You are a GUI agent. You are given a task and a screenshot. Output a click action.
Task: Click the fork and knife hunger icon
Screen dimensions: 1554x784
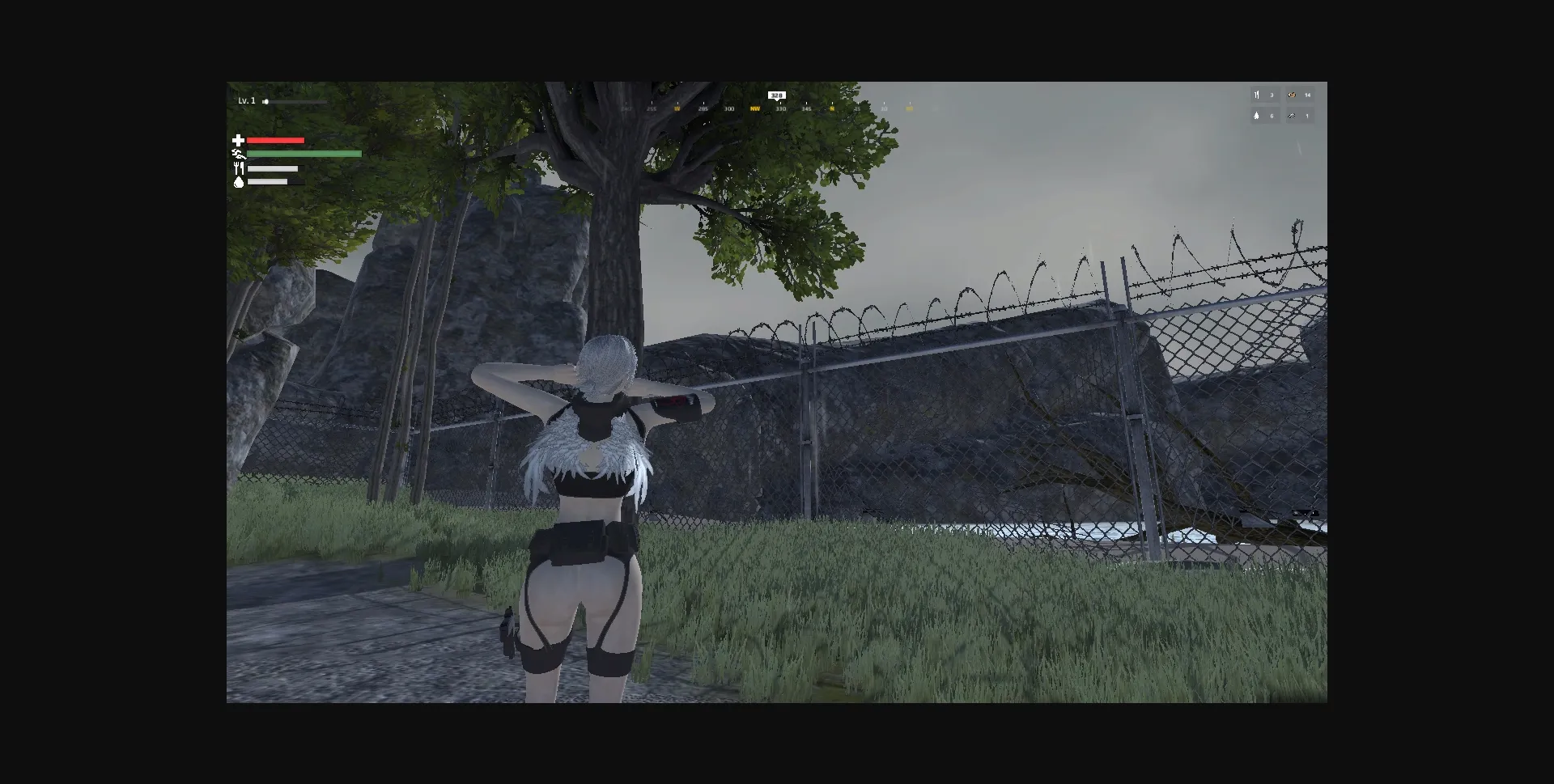tap(238, 167)
